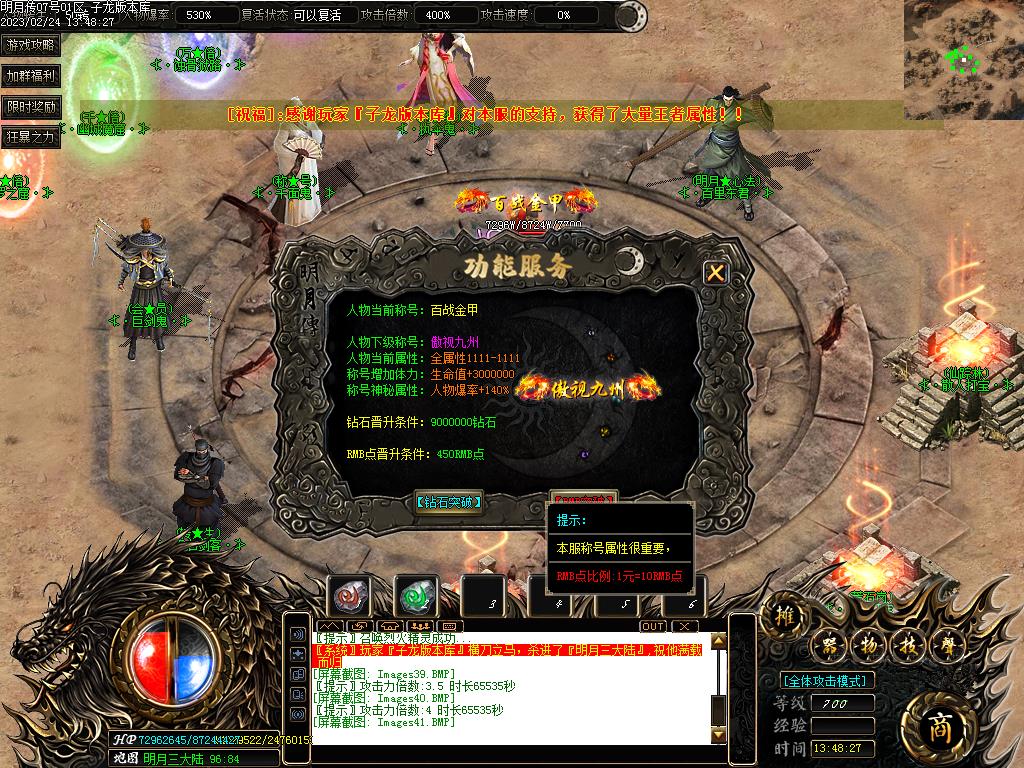This screenshot has width=1024, height=768.
Task: Open the 物 items bag button
Action: [x=868, y=646]
